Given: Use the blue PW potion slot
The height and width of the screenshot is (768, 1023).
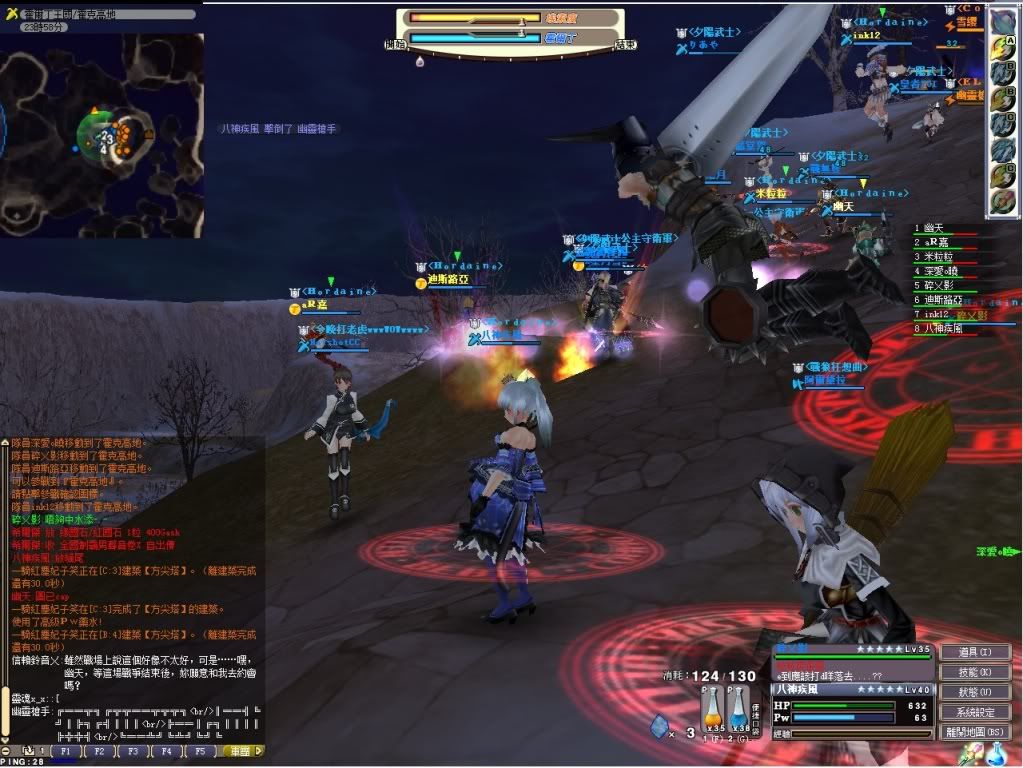Looking at the screenshot, I should click(739, 713).
